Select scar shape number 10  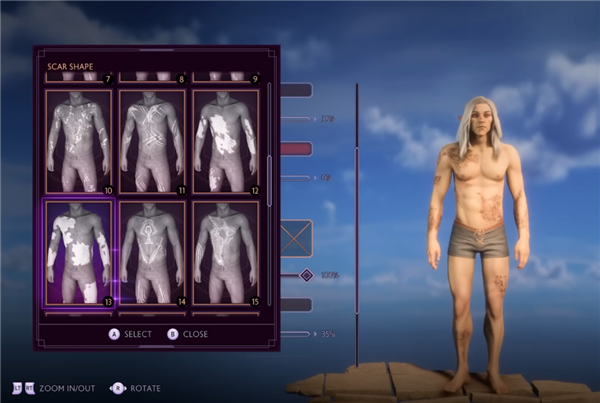pyautogui.click(x=78, y=142)
